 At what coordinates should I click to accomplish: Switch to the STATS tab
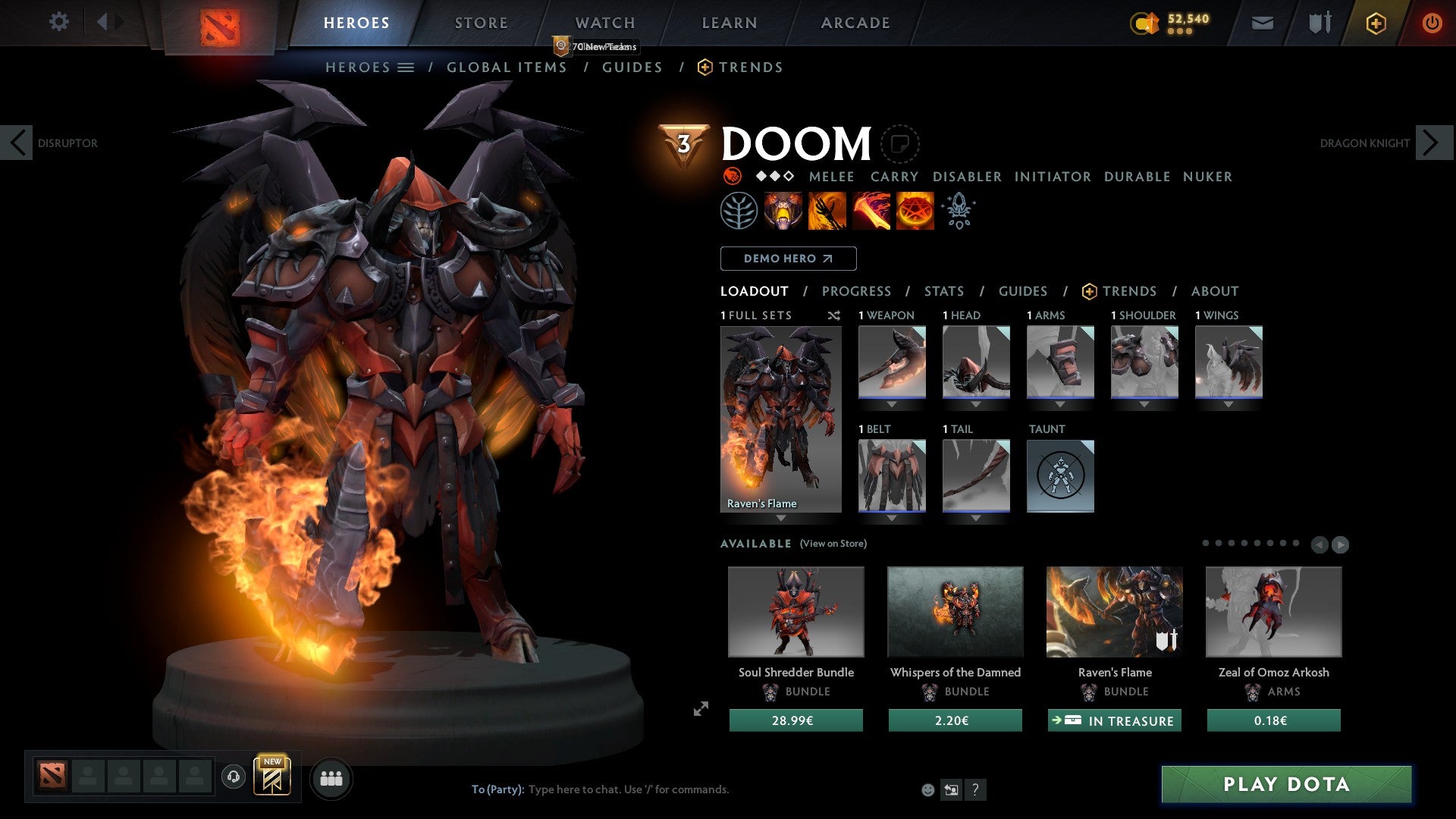point(943,290)
